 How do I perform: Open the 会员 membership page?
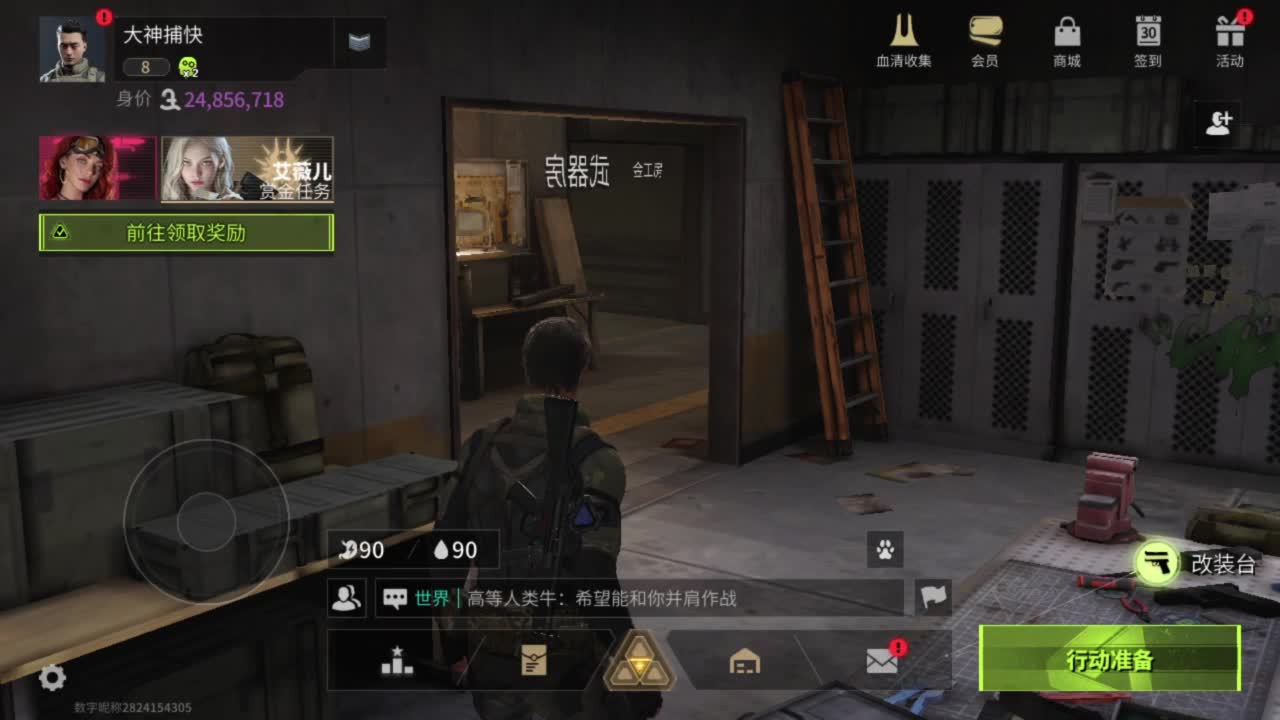pyautogui.click(x=988, y=35)
